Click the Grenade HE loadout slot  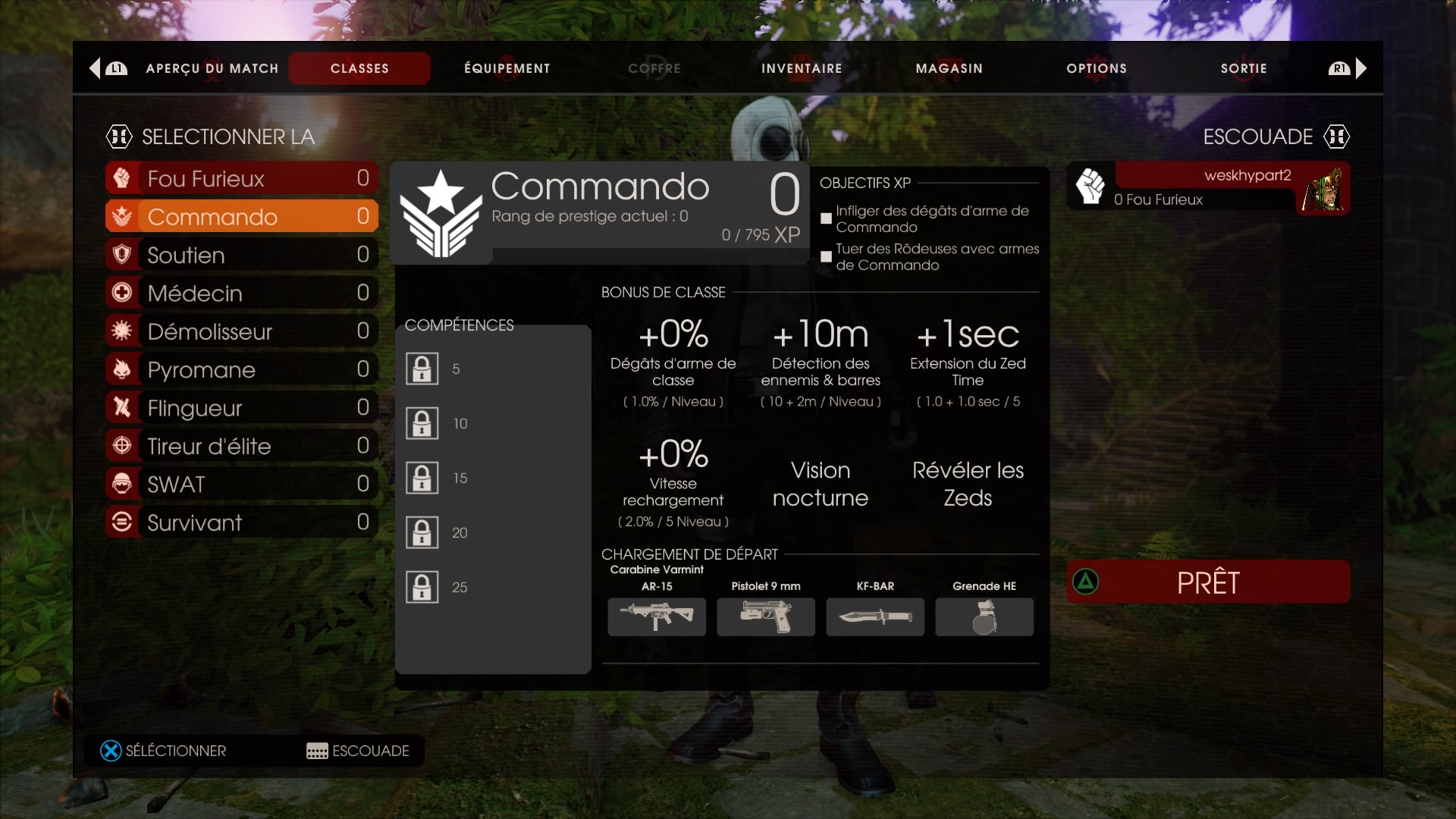(984, 617)
